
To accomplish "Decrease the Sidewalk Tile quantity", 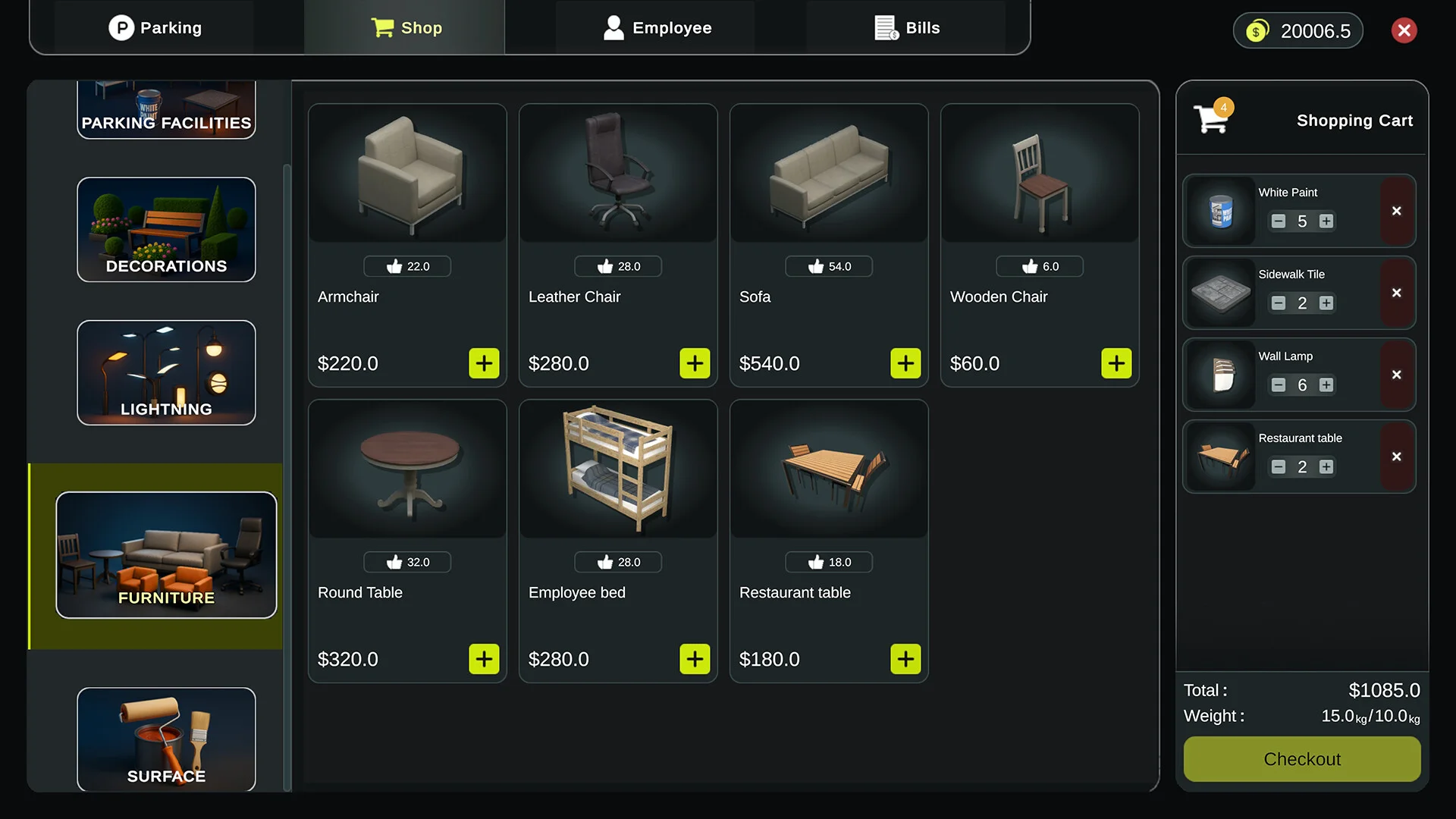I will 1279,303.
